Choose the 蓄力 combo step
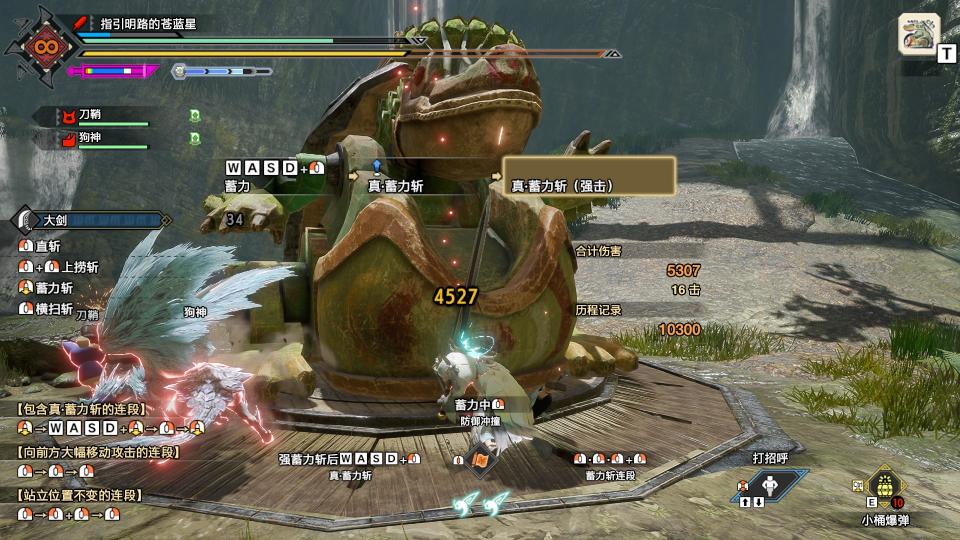Screen dimensions: 960x540 tap(237, 185)
